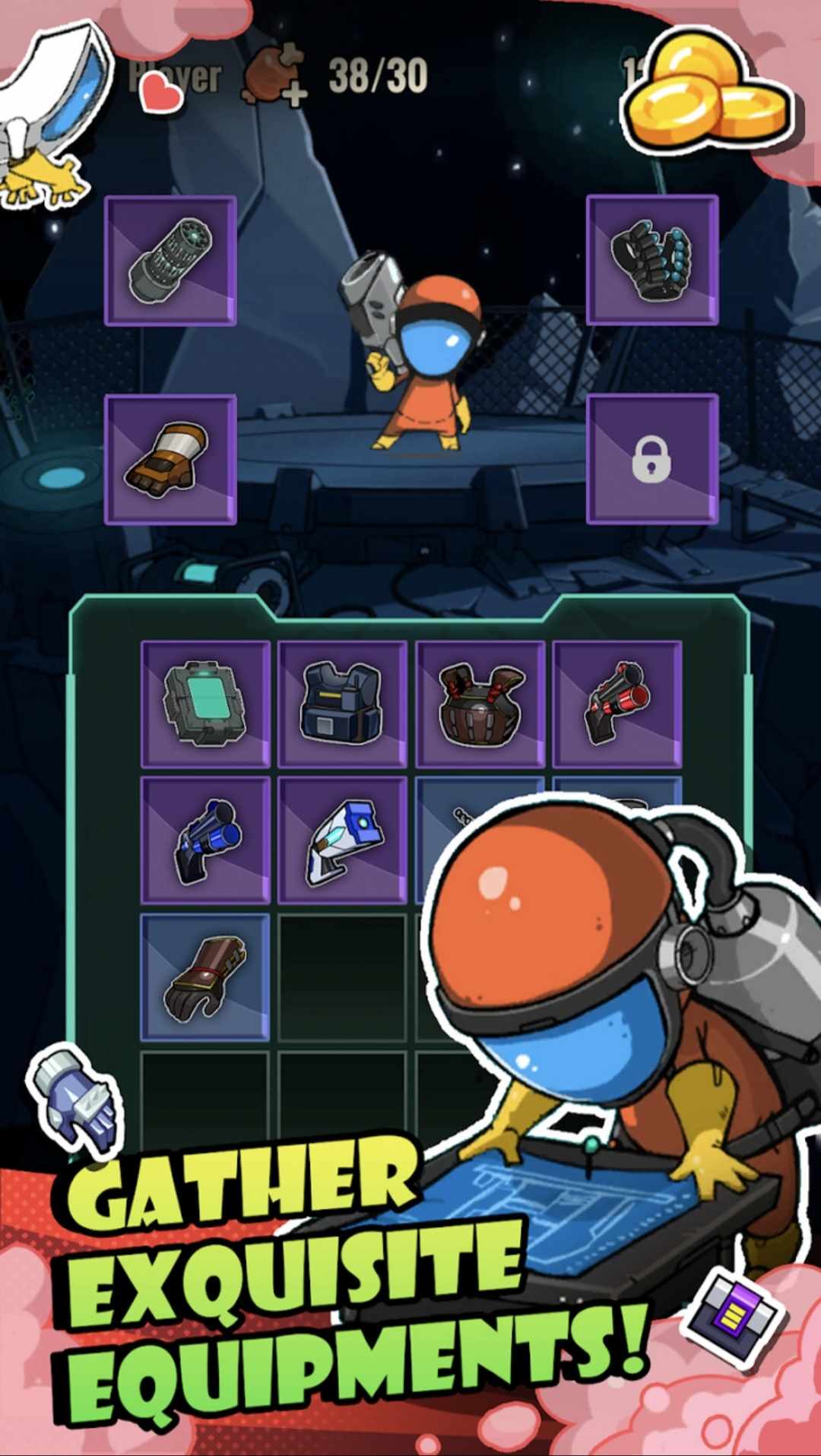This screenshot has width=821, height=1456.
Task: Select the equipped black tactical gloves slot
Action: point(652,261)
